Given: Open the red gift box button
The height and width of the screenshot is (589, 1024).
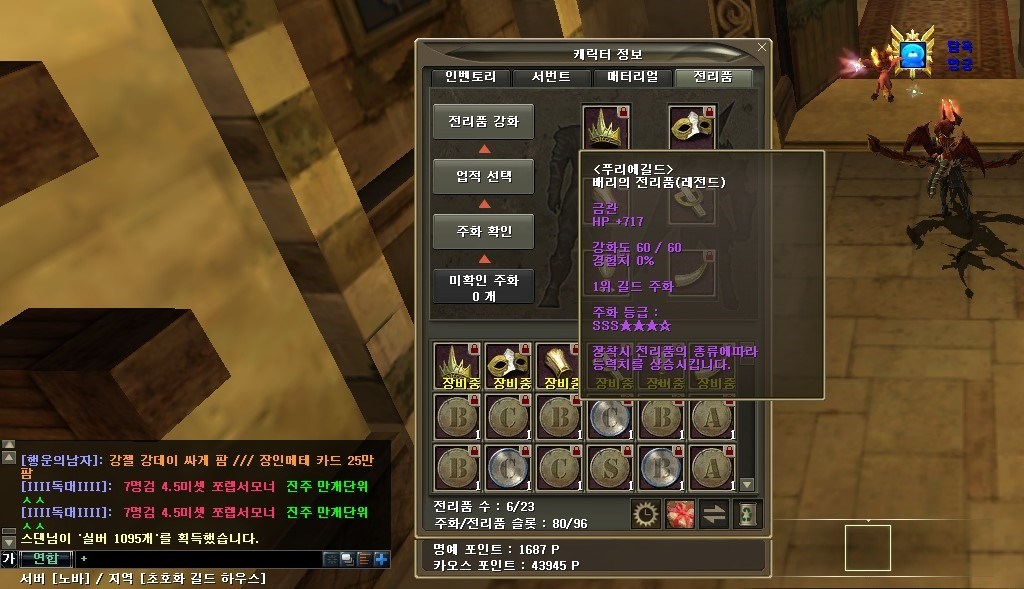Looking at the screenshot, I should 680,513.
